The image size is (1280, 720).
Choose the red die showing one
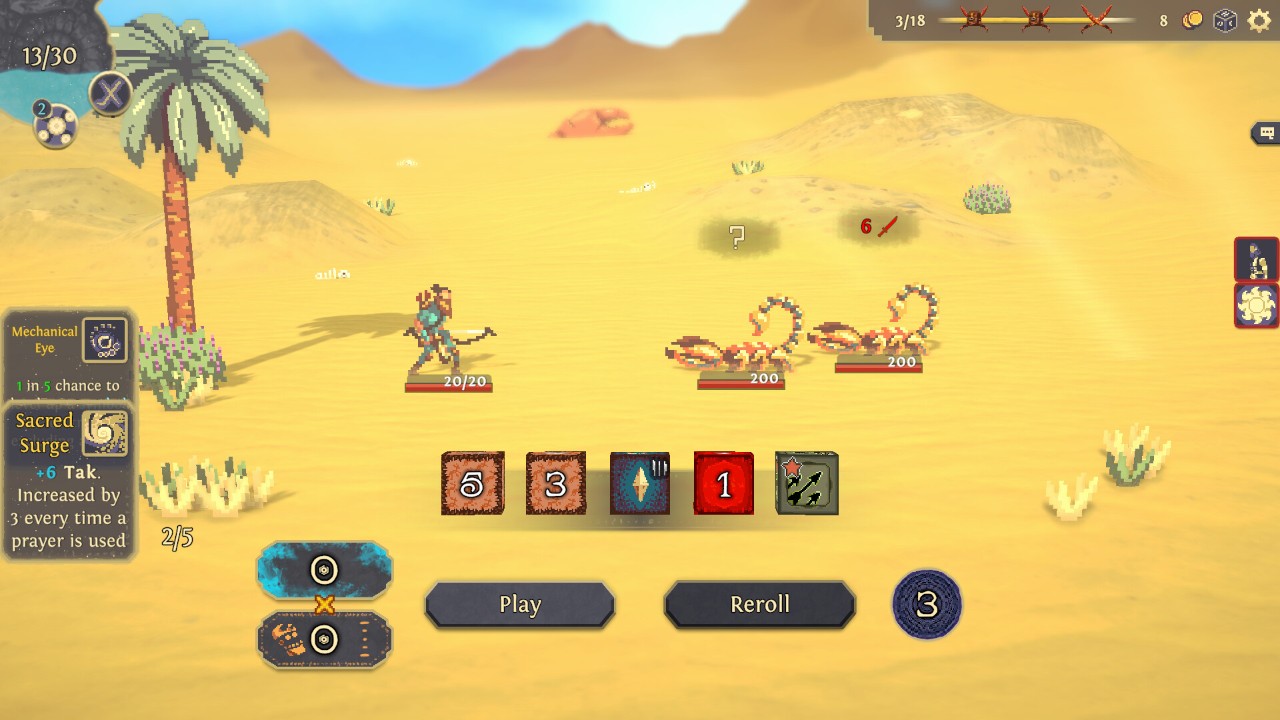tap(724, 484)
